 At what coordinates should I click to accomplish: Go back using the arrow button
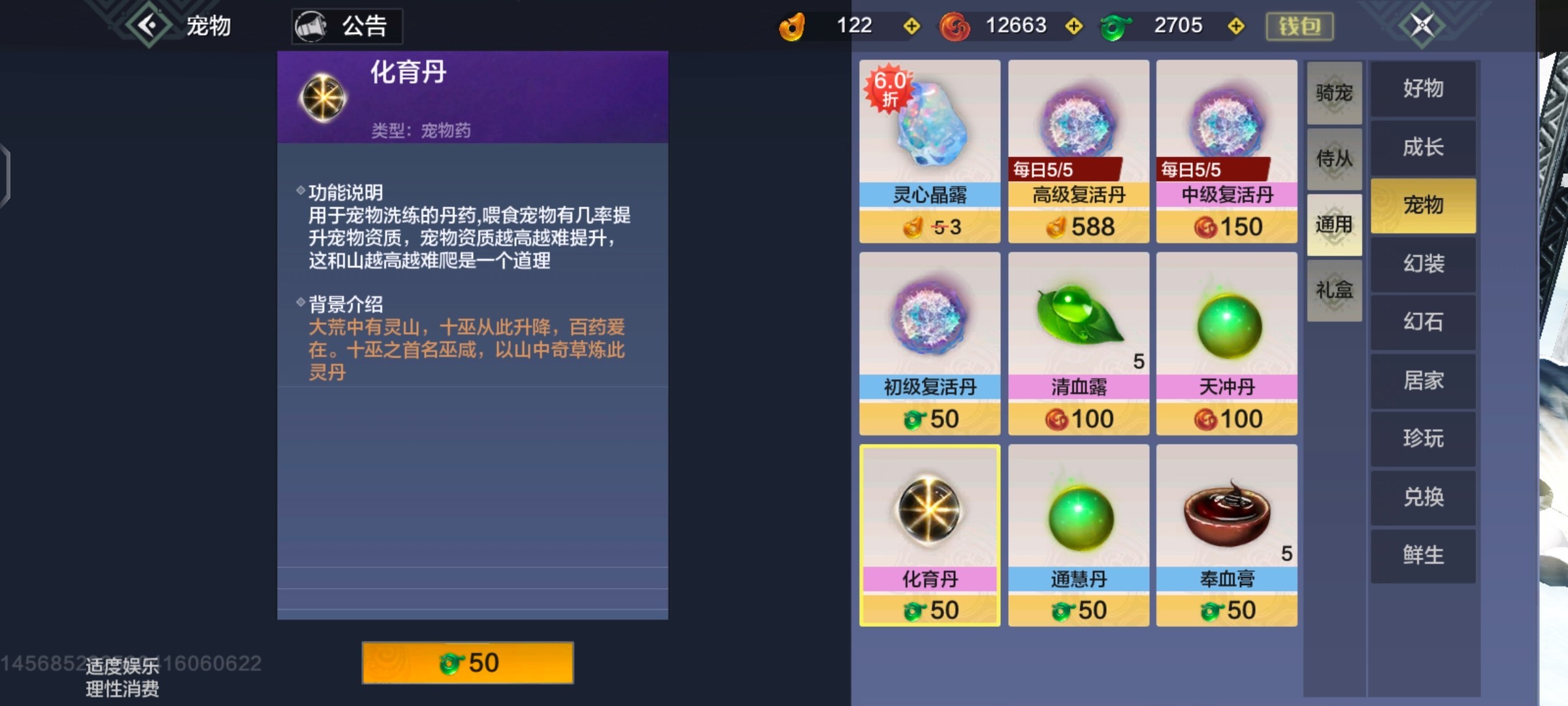pyautogui.click(x=149, y=25)
